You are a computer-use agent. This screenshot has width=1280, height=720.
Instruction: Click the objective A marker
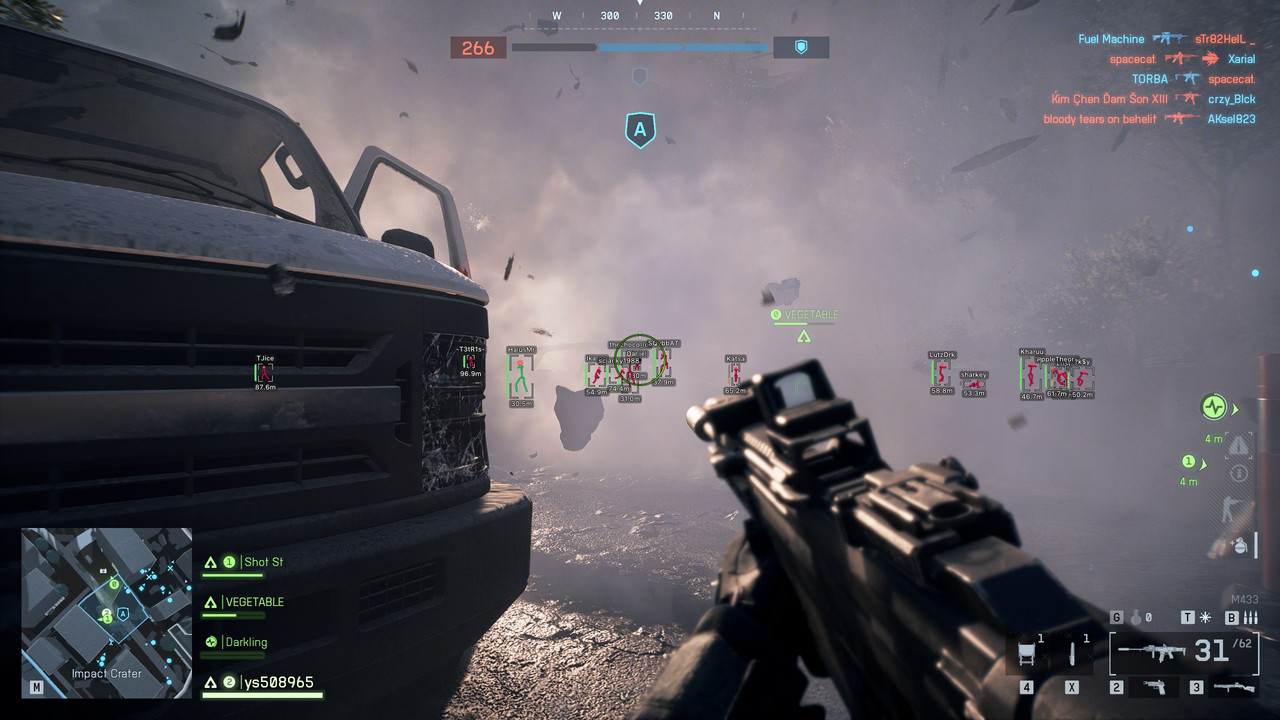(x=640, y=129)
